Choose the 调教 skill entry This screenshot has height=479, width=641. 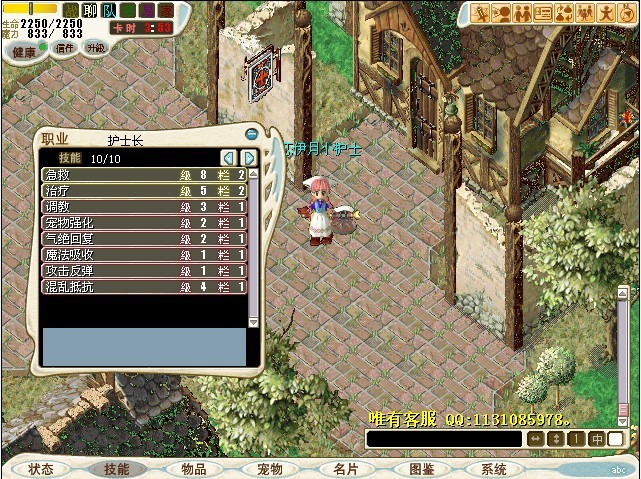pos(144,207)
